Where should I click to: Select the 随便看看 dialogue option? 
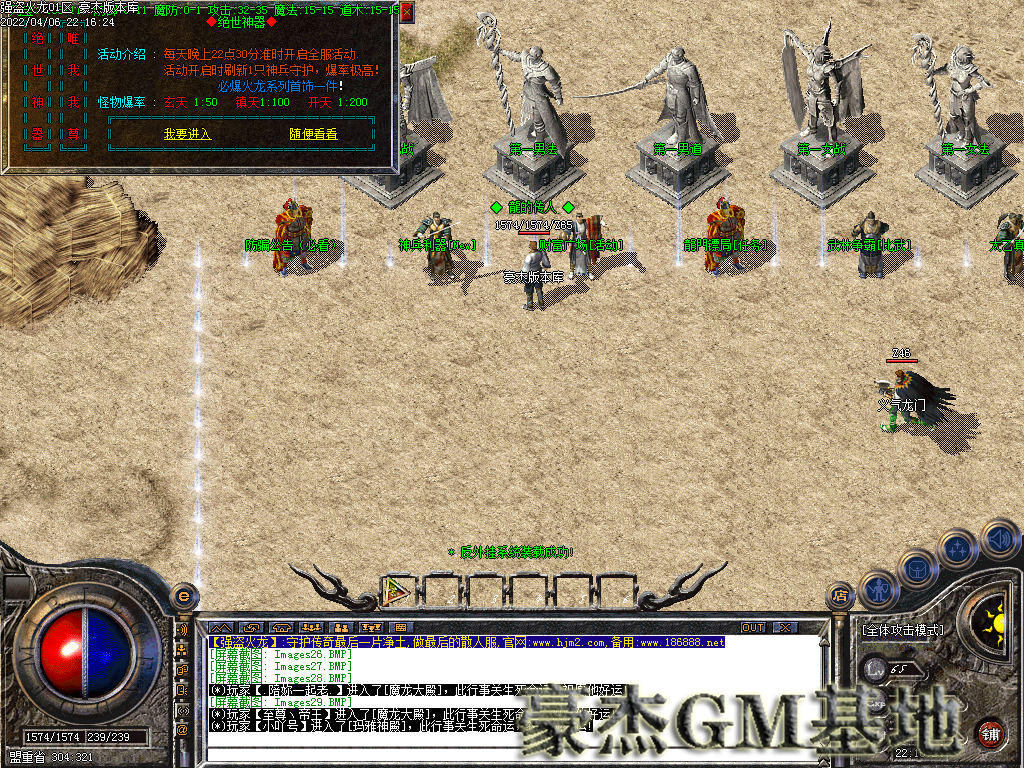pyautogui.click(x=313, y=134)
